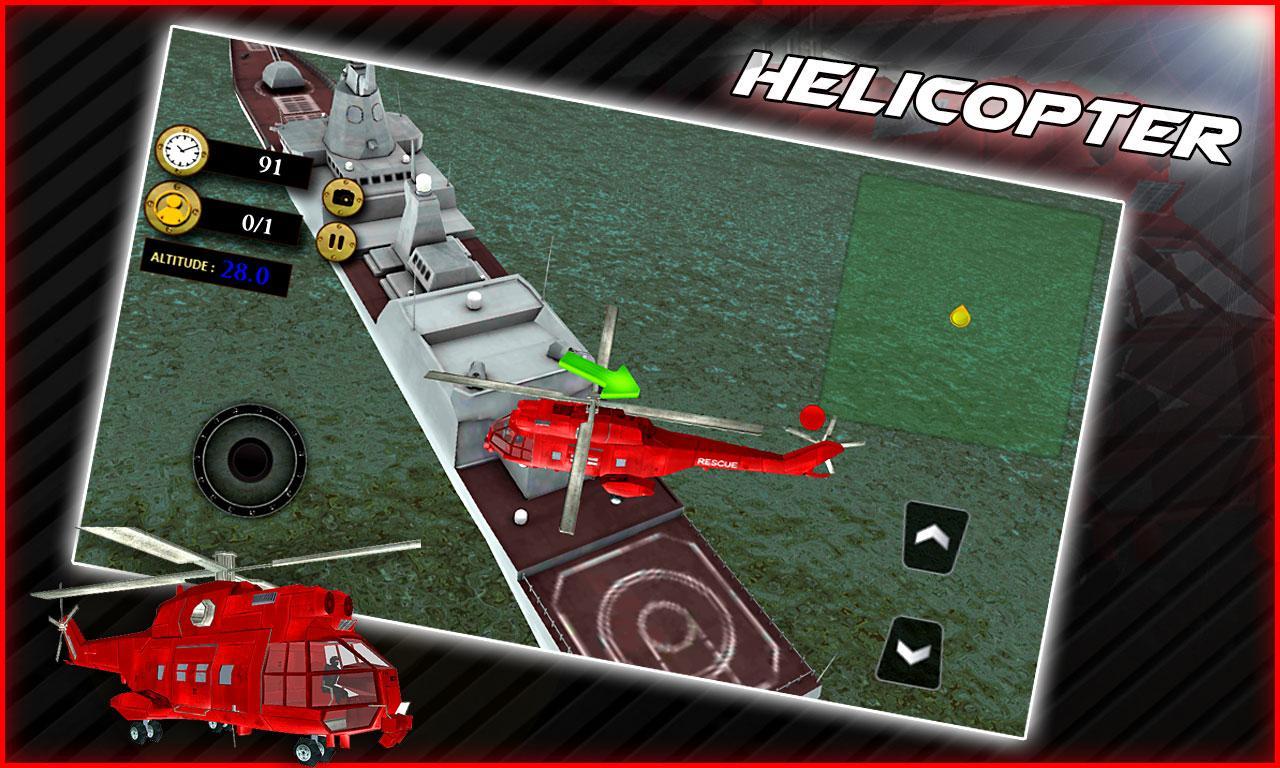Toggle descend control on
Screen dimensions: 1280x768
[x=912, y=650]
